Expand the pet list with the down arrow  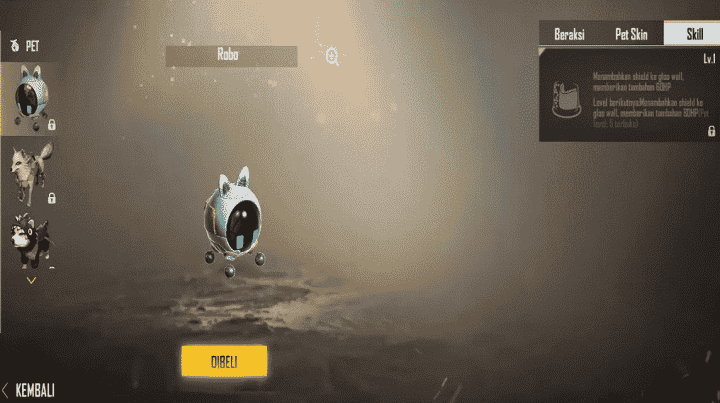(x=31, y=280)
